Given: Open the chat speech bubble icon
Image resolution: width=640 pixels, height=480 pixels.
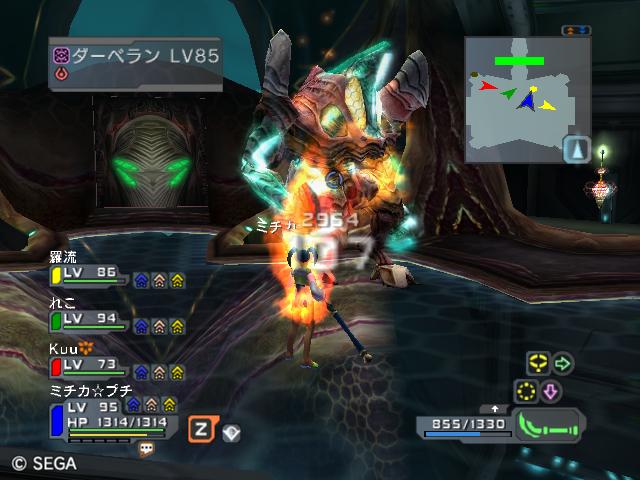Looking at the screenshot, I should [147, 449].
